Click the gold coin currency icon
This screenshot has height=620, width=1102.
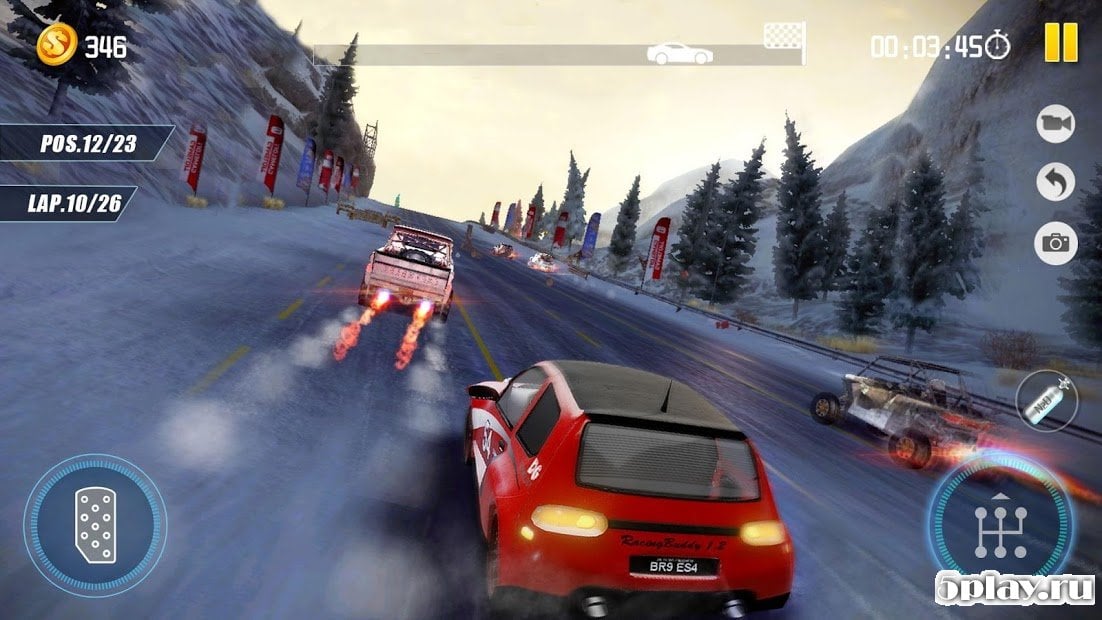[57, 44]
